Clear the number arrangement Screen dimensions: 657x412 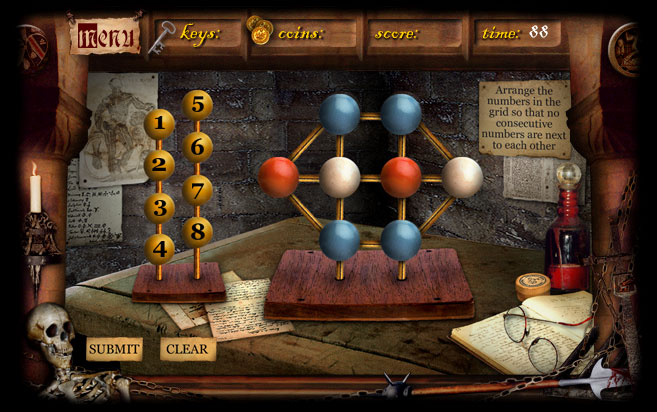[x=187, y=349]
